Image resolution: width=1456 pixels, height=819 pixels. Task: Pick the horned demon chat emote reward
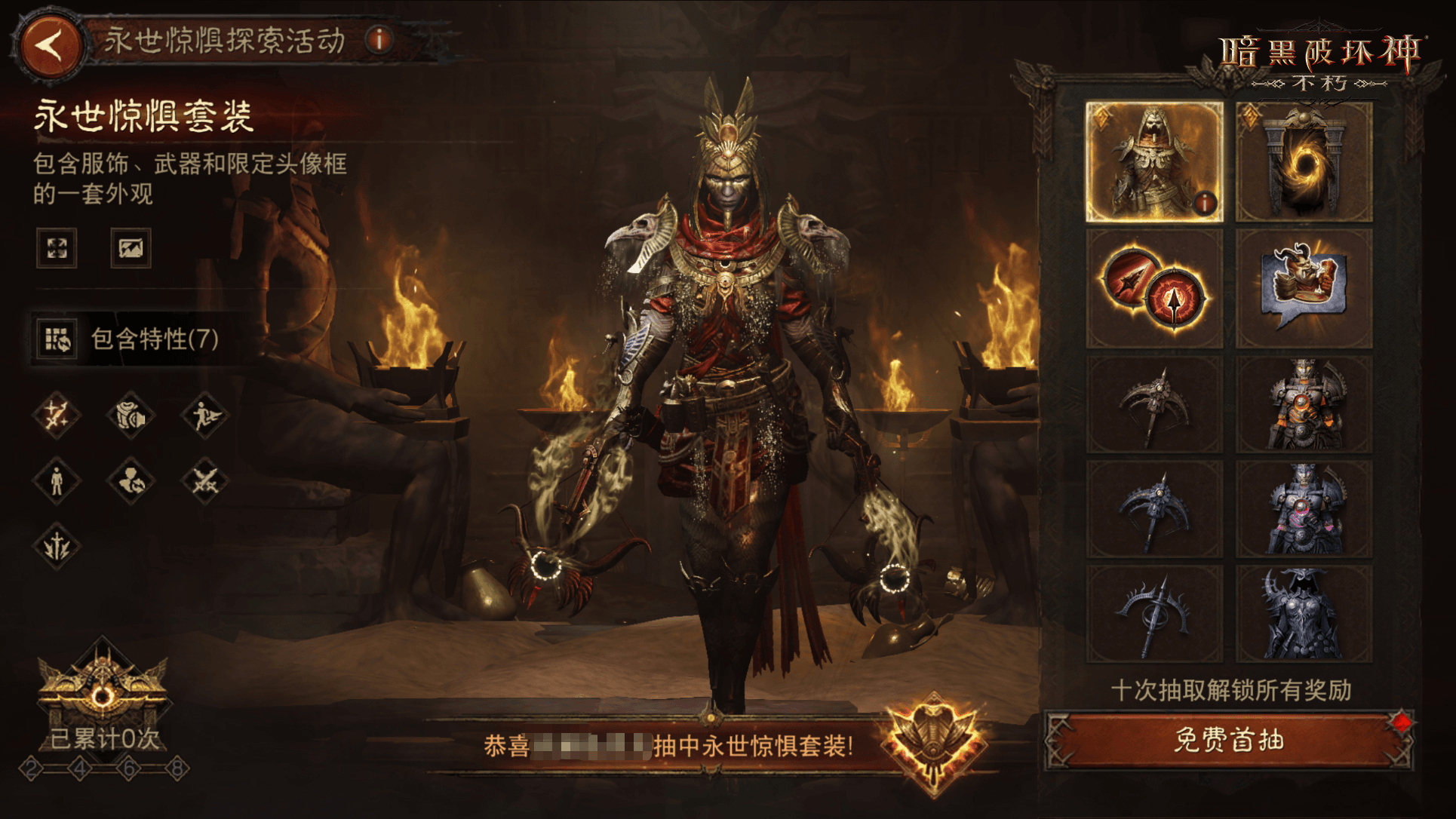1304,289
